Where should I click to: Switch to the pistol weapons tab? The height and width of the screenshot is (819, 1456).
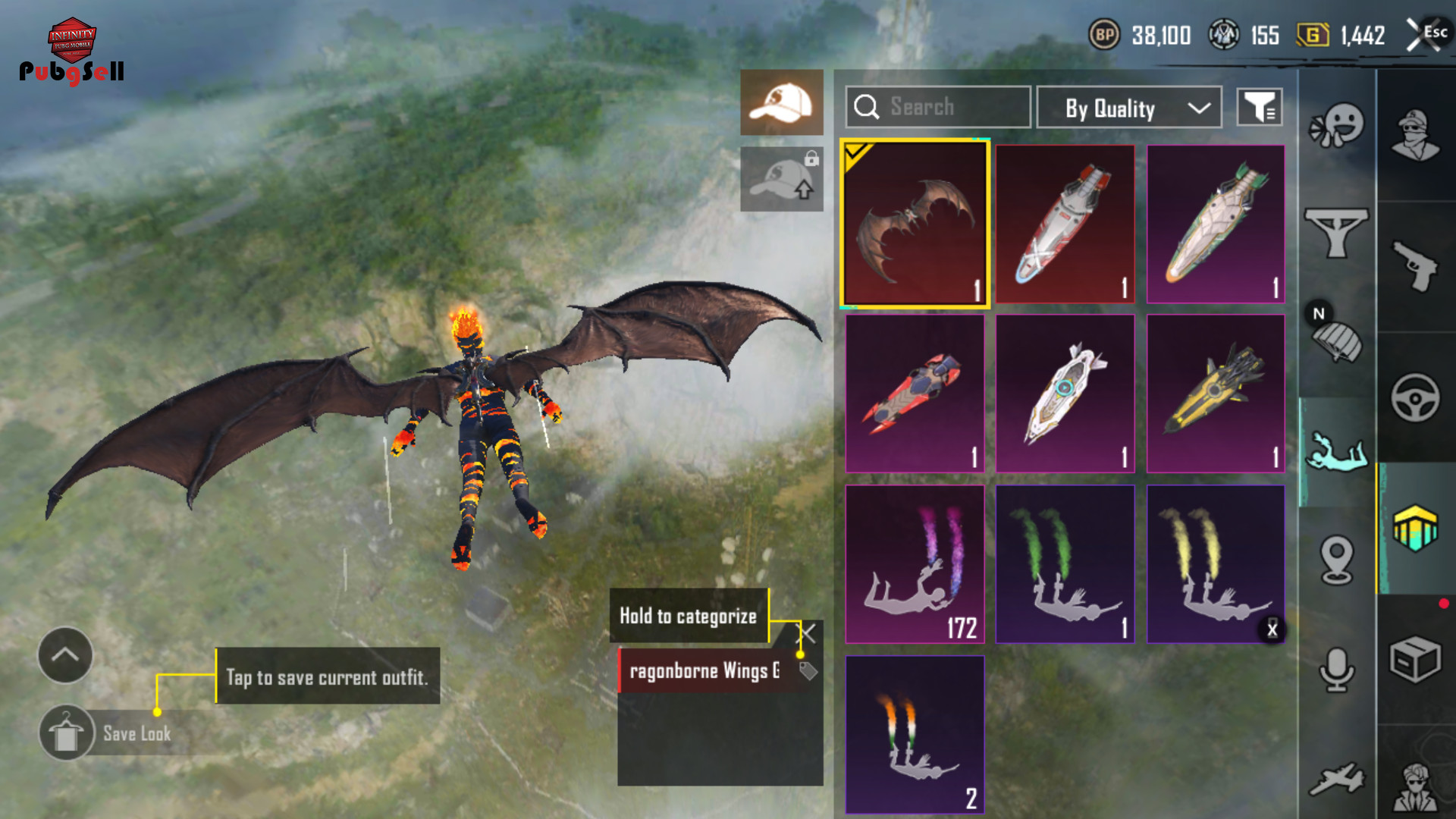click(1415, 265)
